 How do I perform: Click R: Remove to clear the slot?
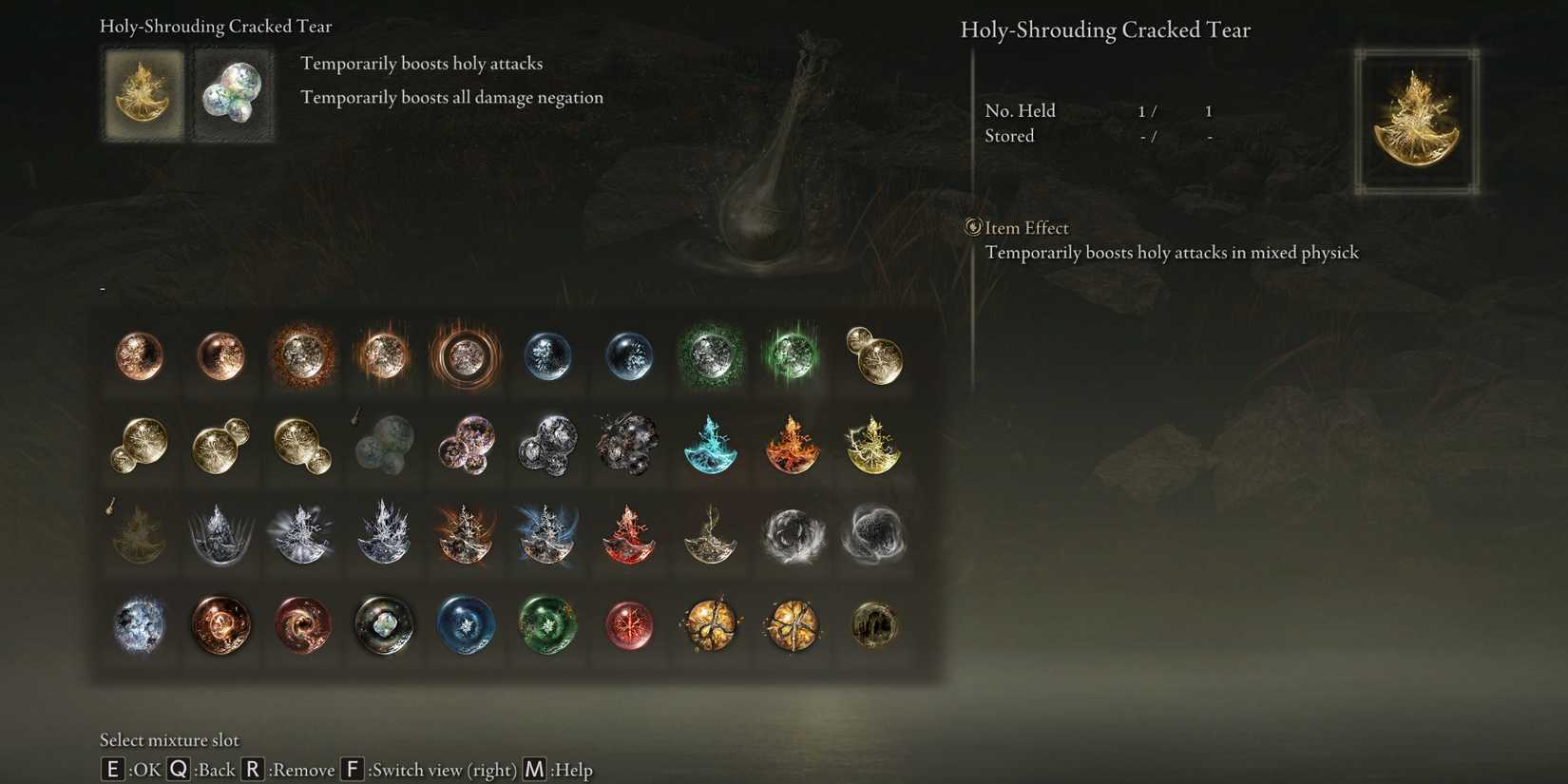(253, 770)
